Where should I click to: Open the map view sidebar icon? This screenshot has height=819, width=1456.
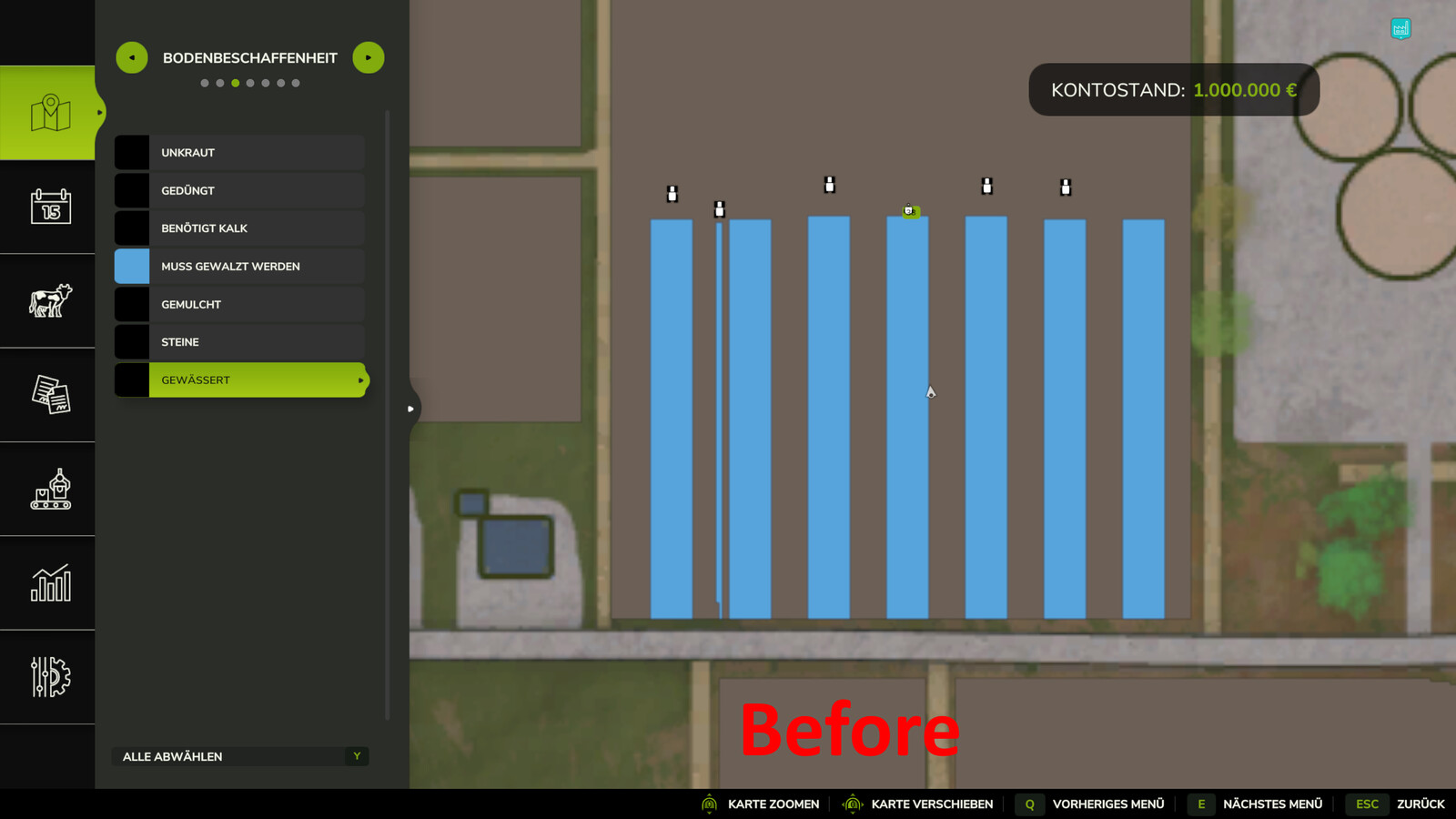(x=50, y=111)
